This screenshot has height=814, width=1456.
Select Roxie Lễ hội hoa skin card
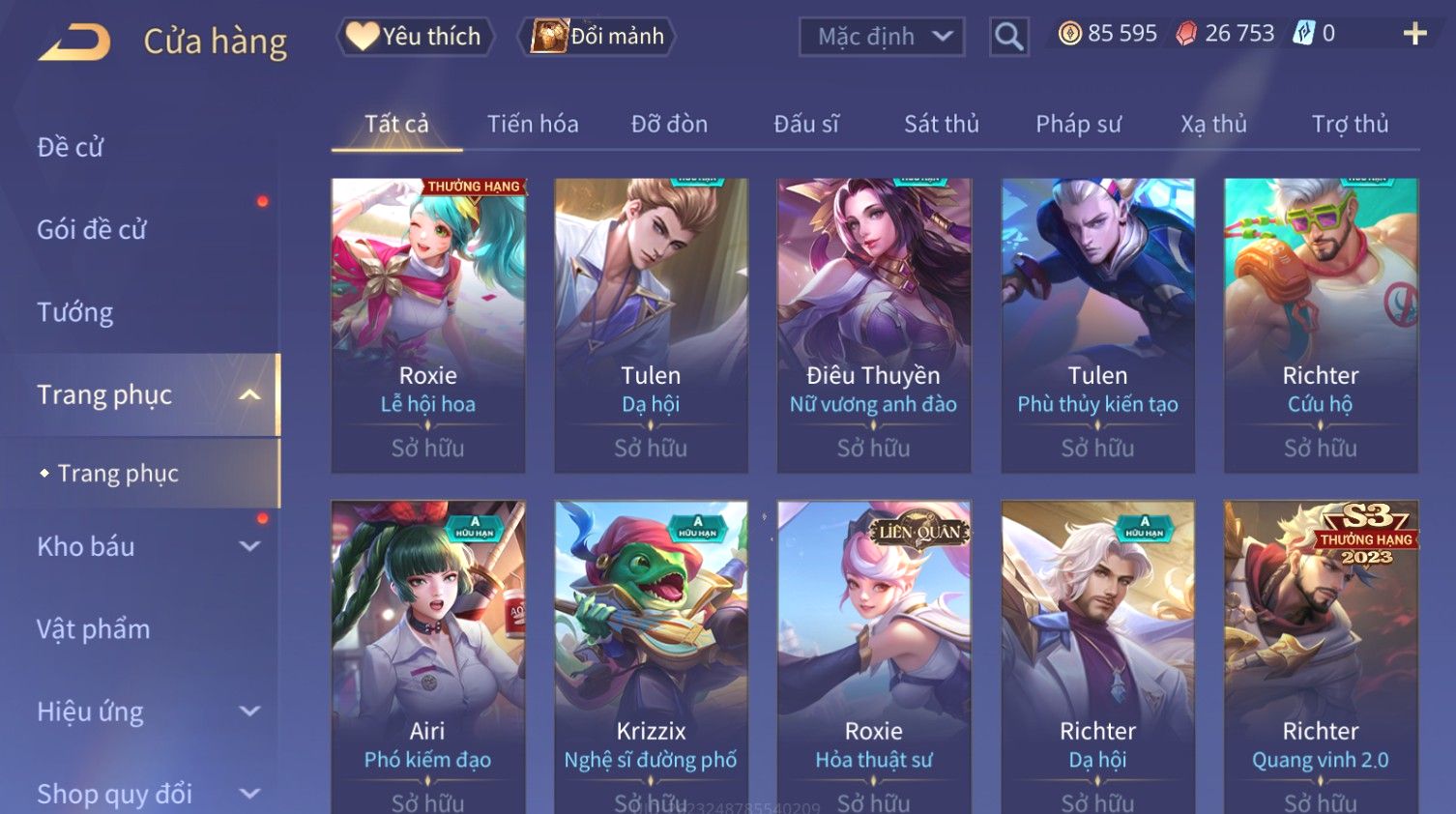click(427, 325)
